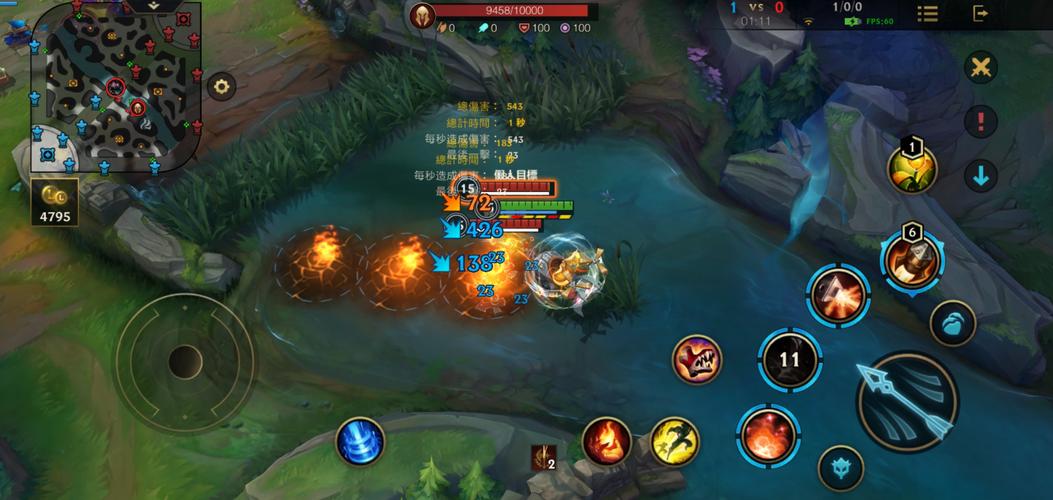Cast the blue swirling summoner spell
This screenshot has width=1053, height=500.
pos(360,441)
